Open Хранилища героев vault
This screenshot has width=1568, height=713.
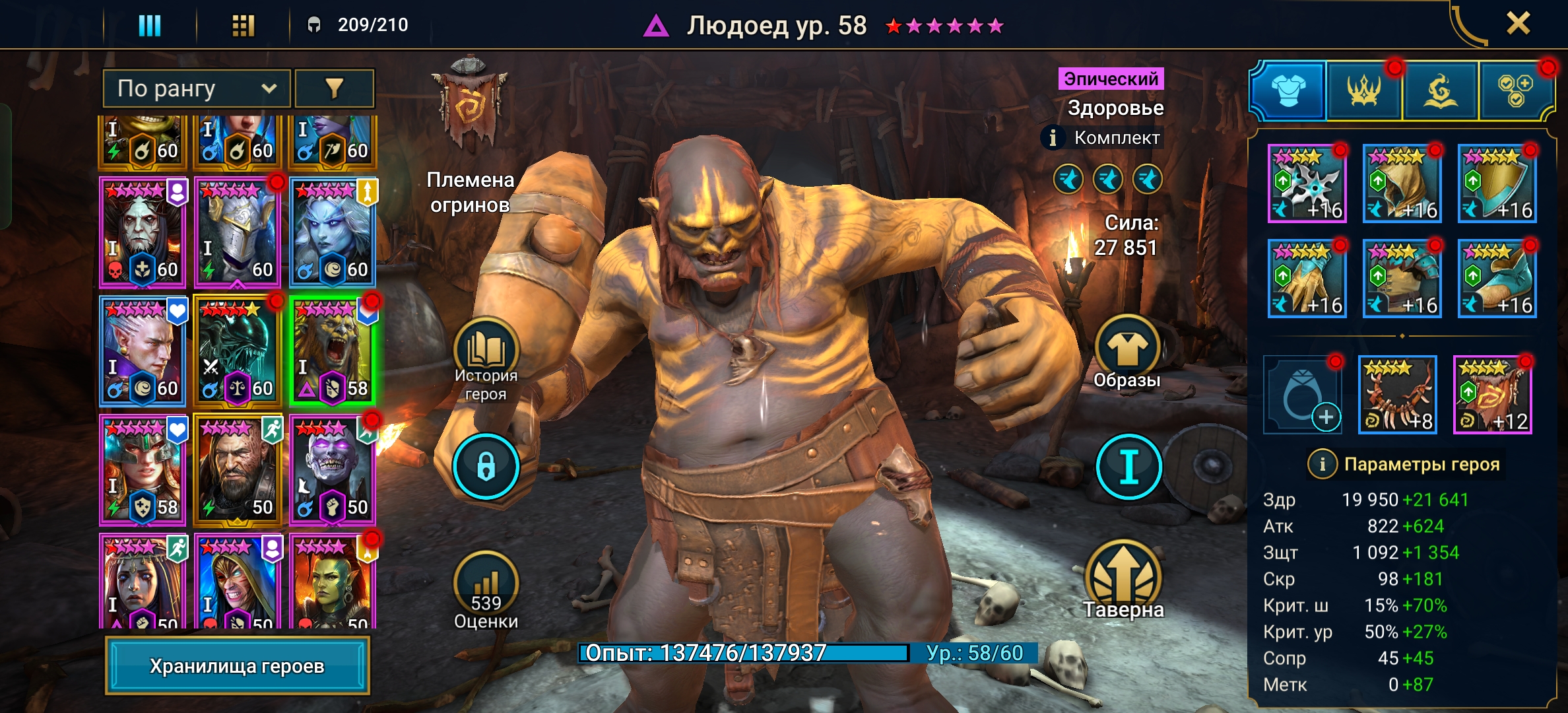(x=237, y=665)
